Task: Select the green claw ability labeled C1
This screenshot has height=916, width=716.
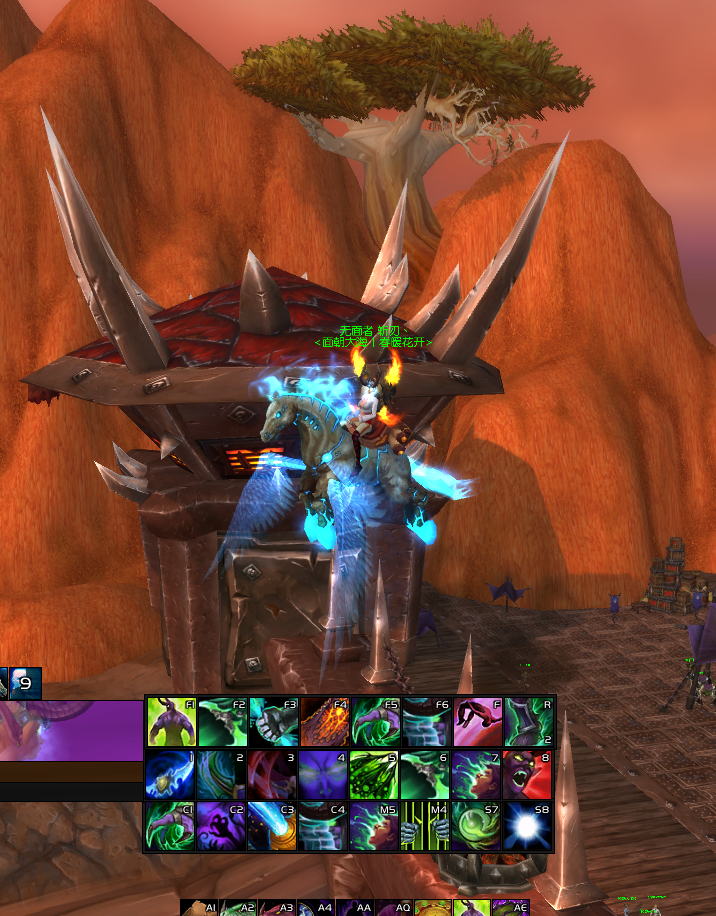Action: coord(172,825)
